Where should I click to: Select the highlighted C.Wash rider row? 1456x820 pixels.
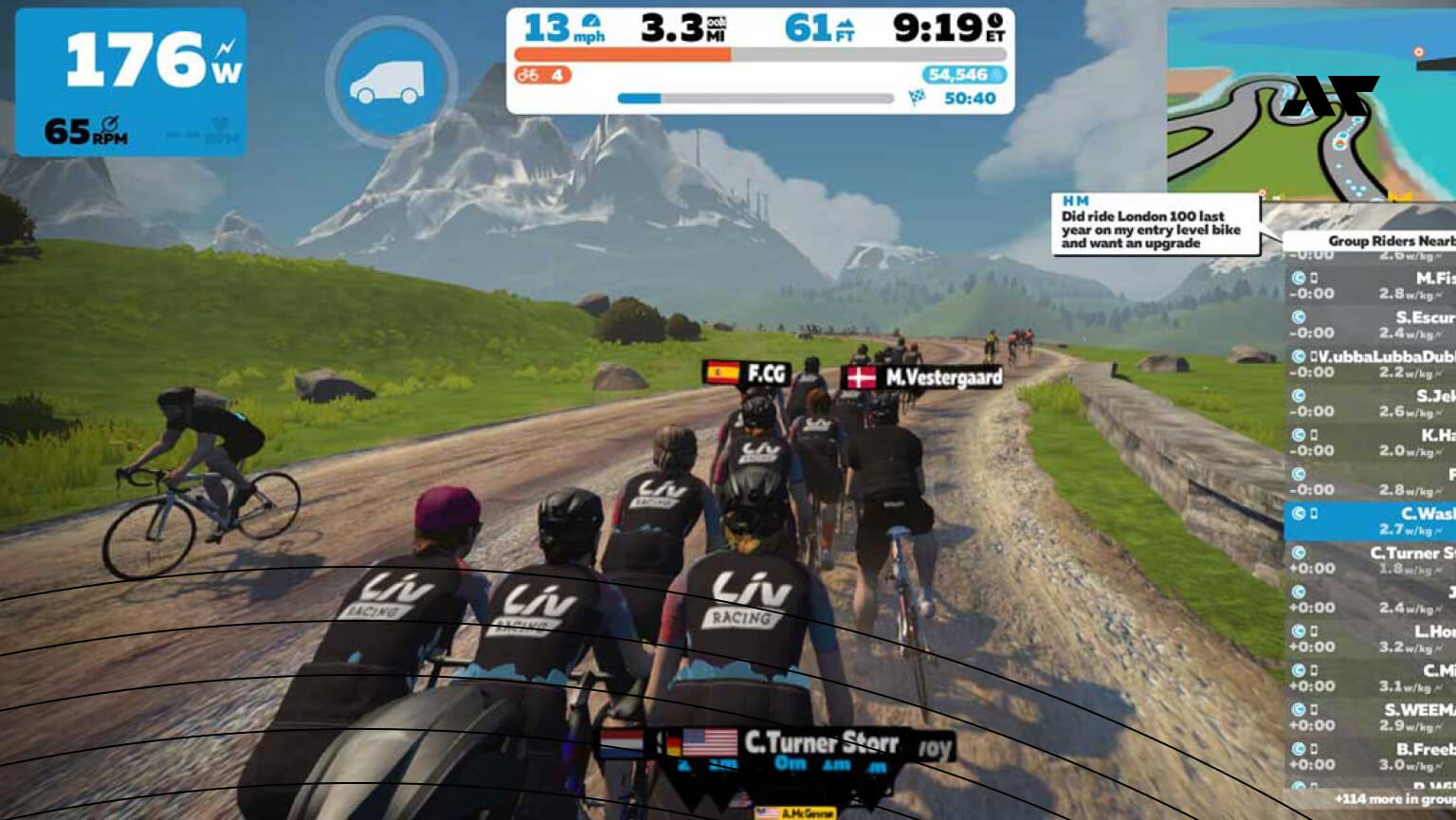pyautogui.click(x=1371, y=520)
